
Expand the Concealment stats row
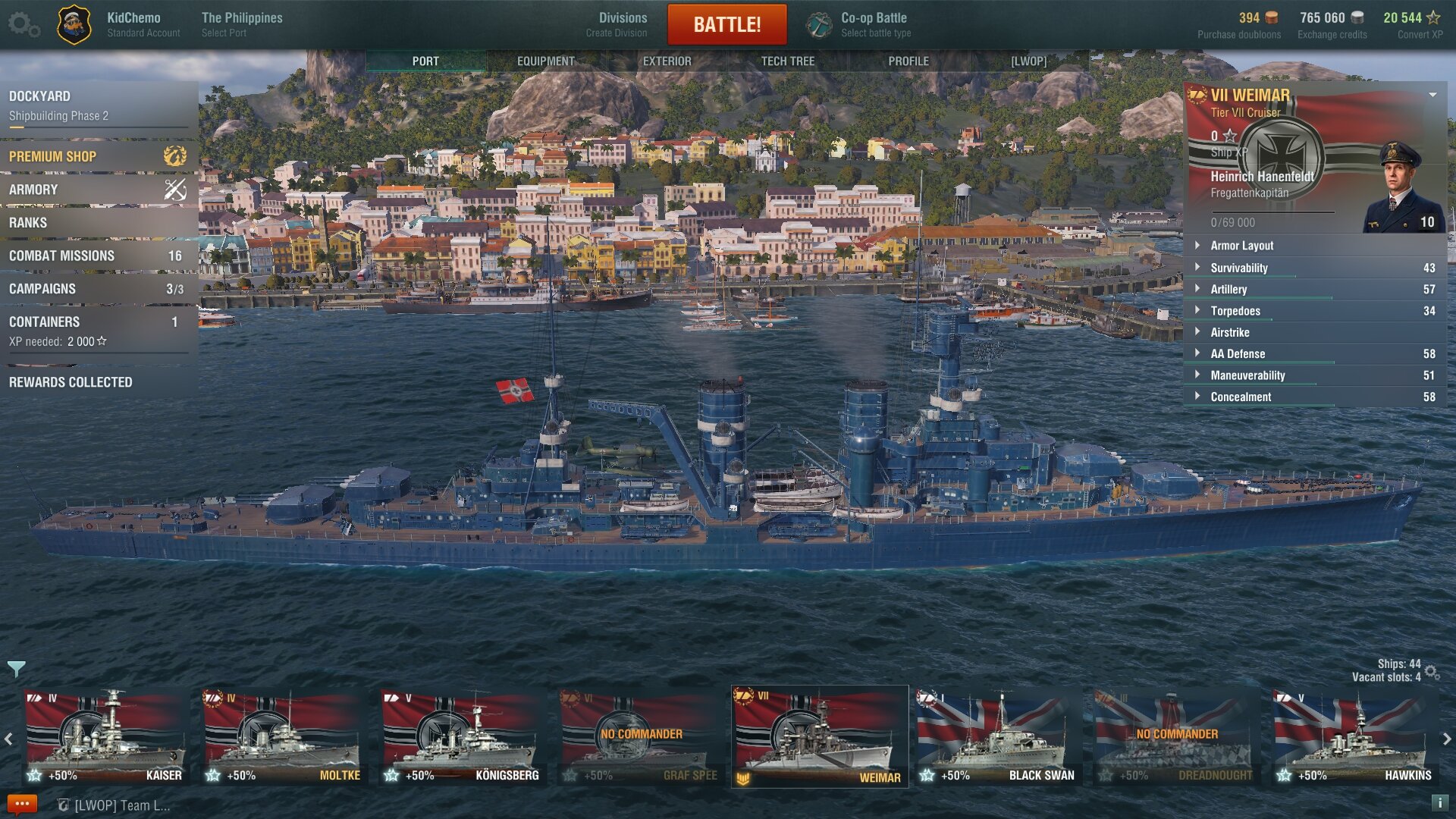click(1314, 397)
